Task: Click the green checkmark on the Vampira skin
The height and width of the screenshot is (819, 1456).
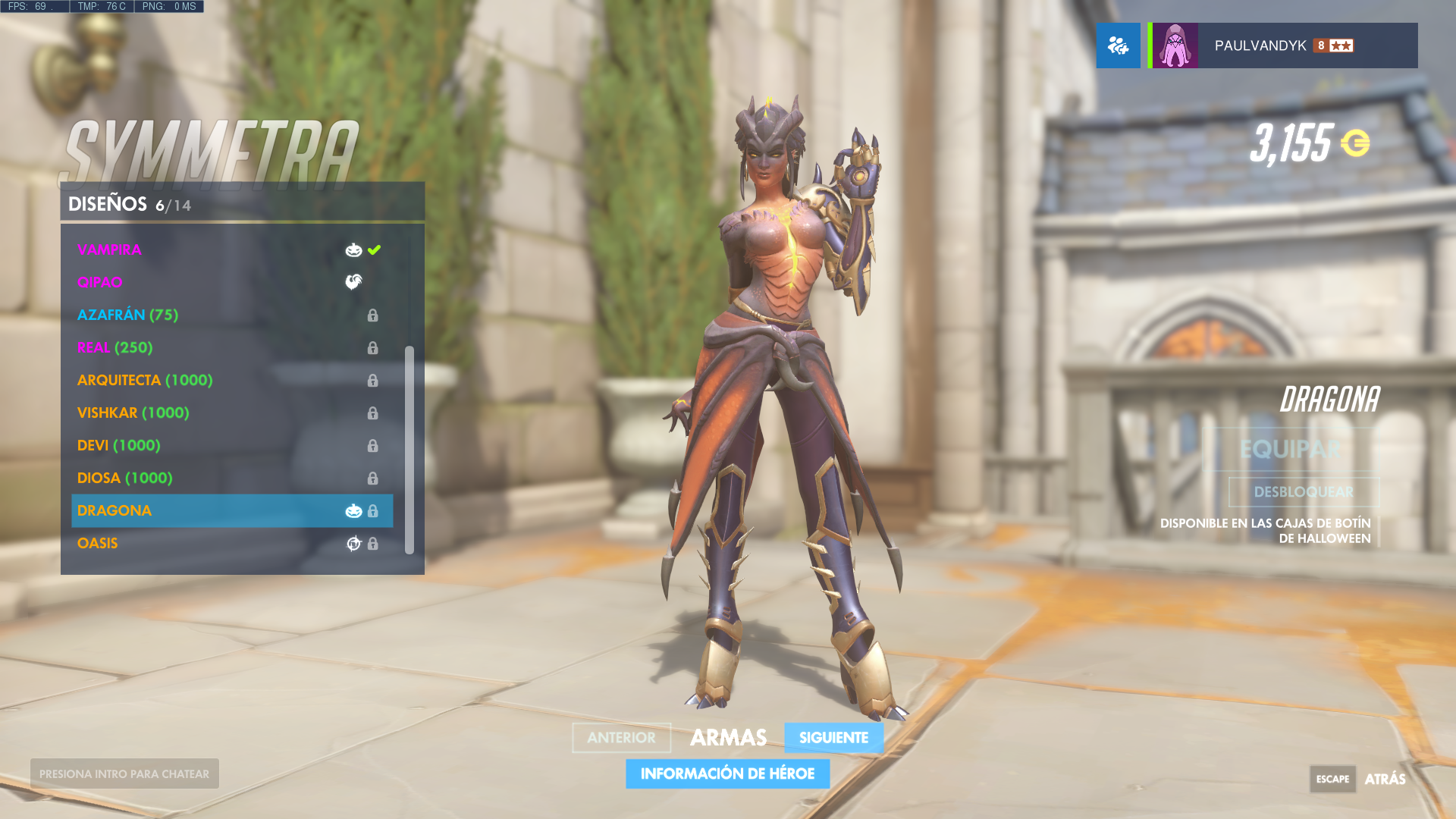Action: coord(373,249)
